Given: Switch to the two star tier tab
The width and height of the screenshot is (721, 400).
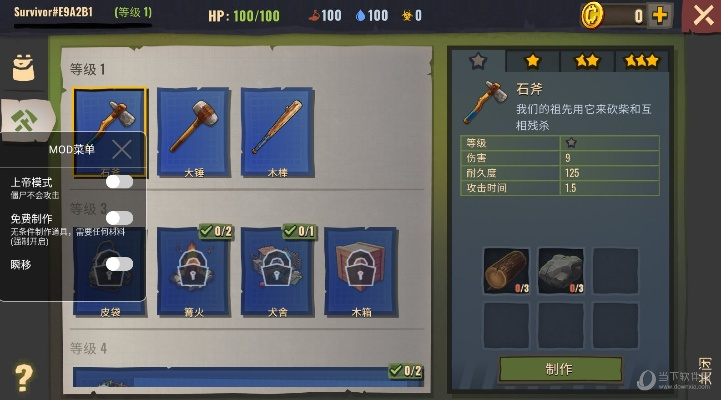Looking at the screenshot, I should pyautogui.click(x=587, y=61).
